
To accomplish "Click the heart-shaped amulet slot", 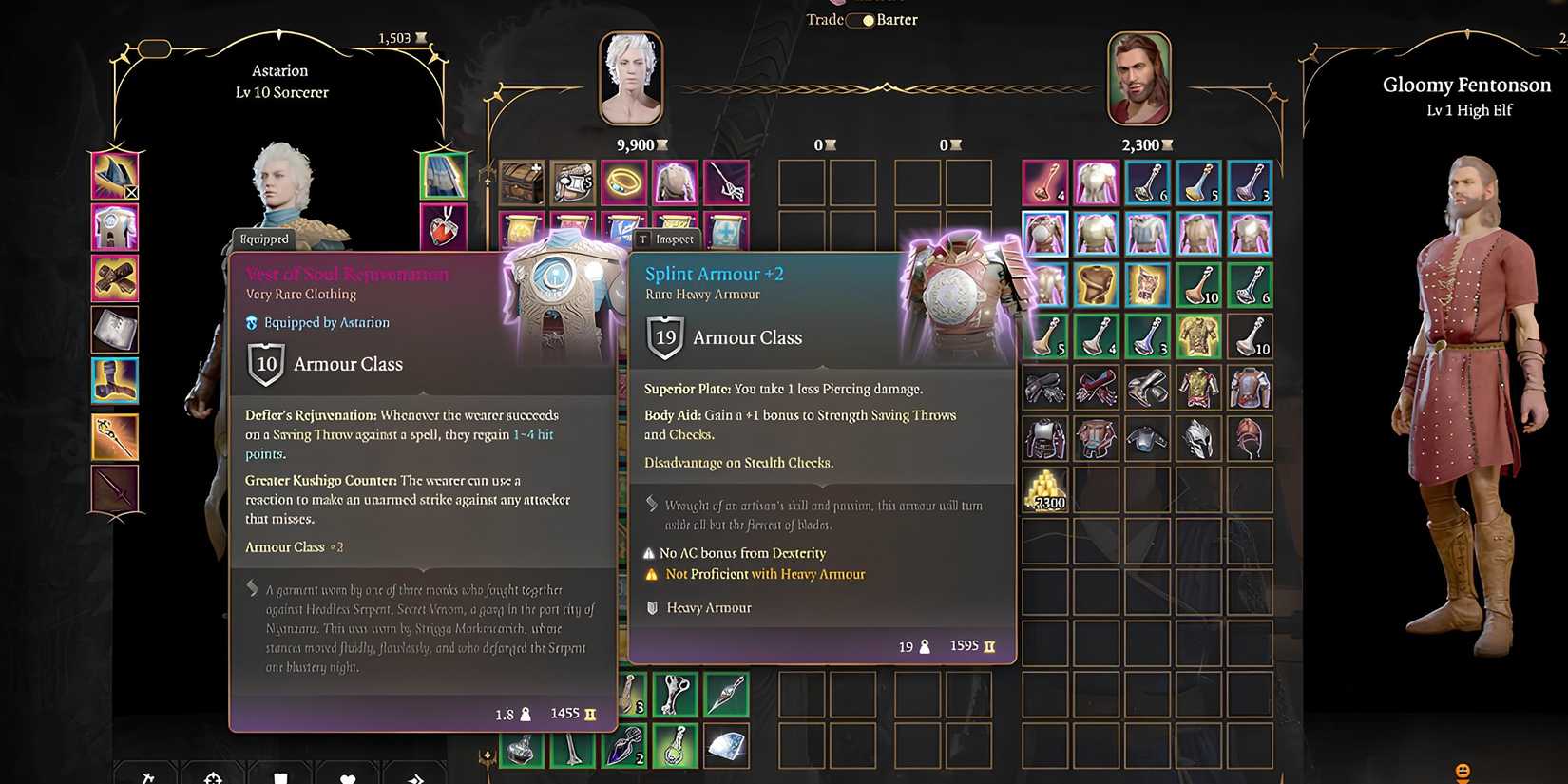I will 444,227.
